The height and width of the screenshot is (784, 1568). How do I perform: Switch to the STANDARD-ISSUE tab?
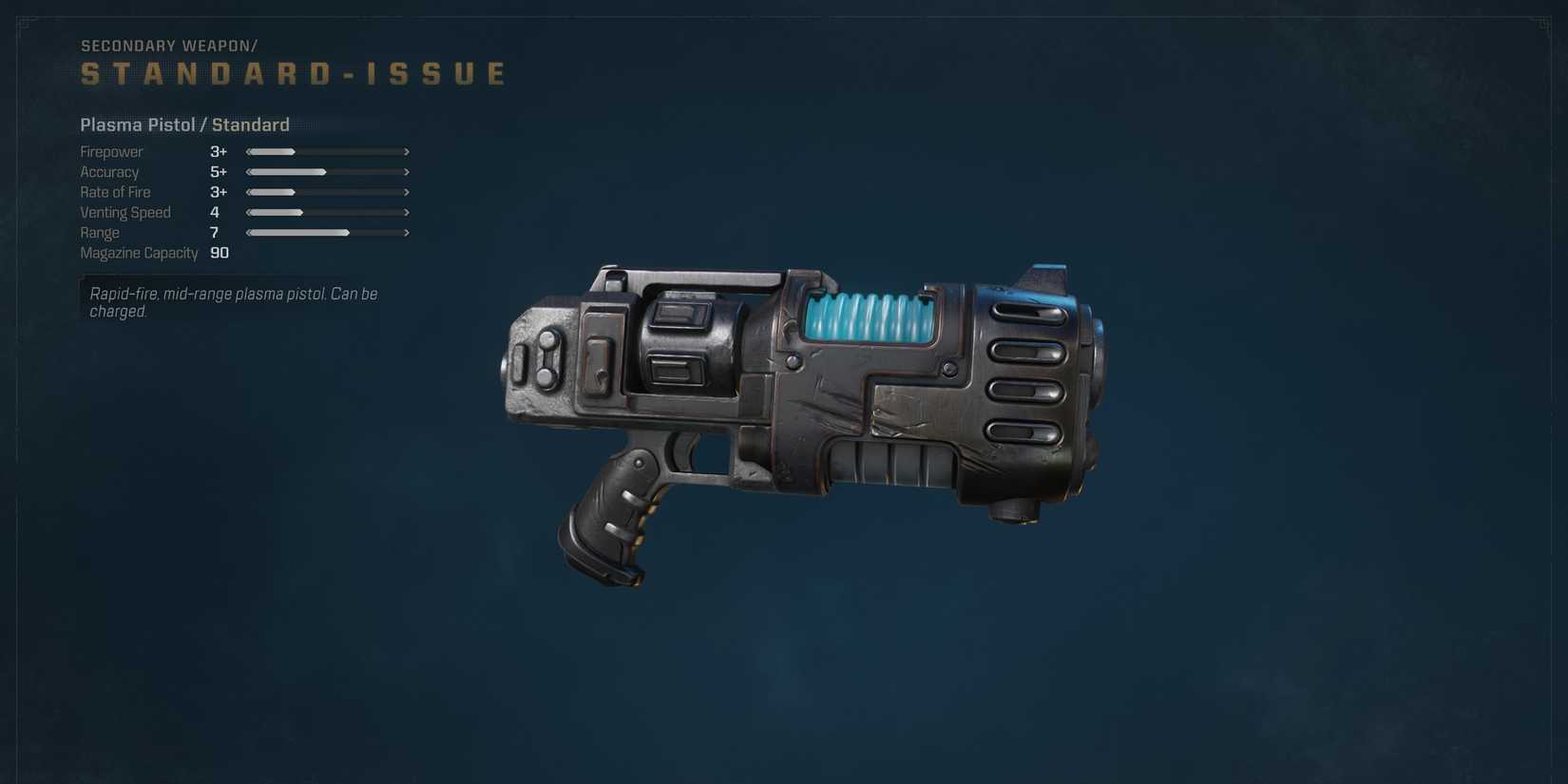[x=292, y=72]
